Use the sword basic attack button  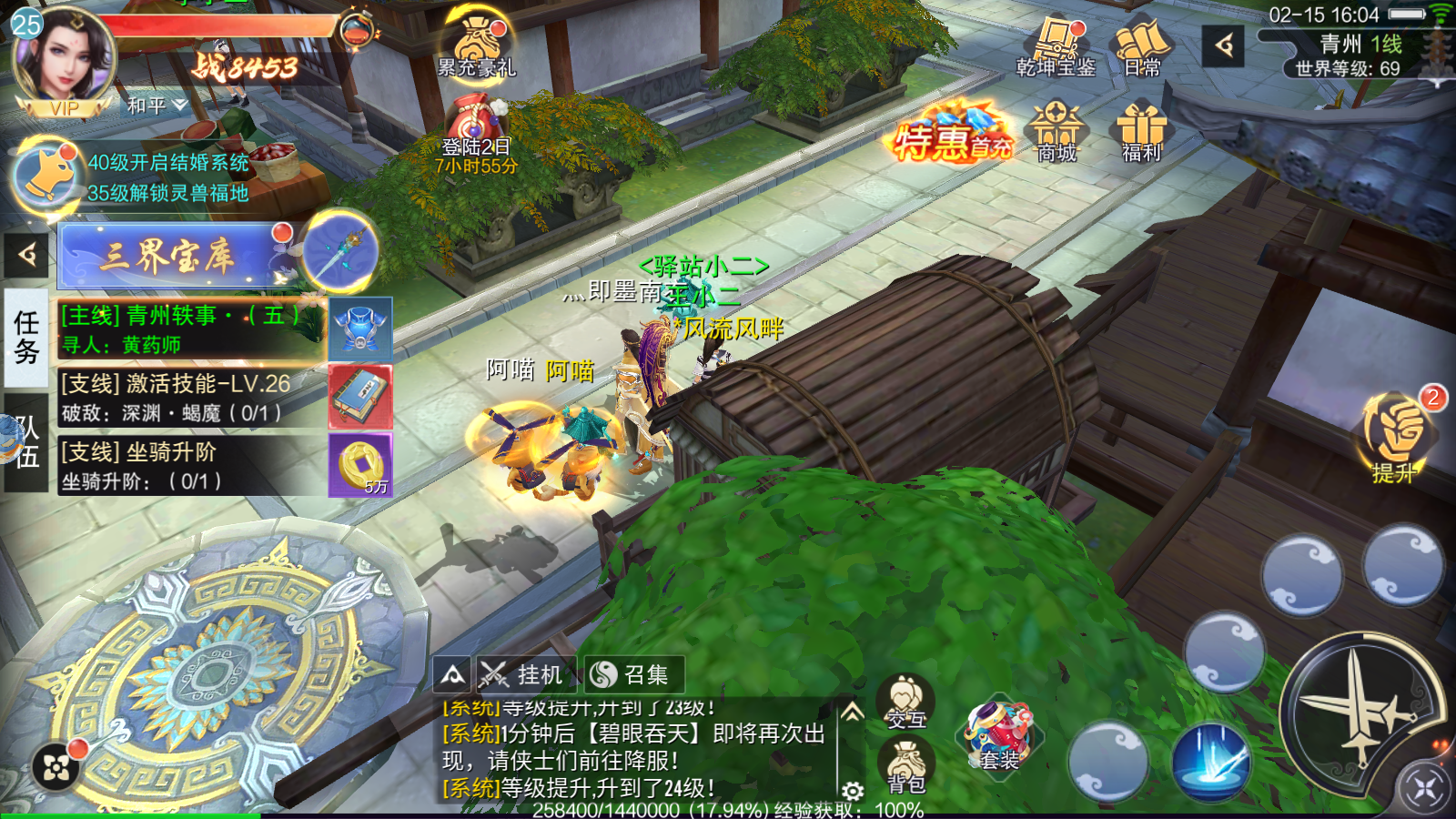coord(1358,712)
